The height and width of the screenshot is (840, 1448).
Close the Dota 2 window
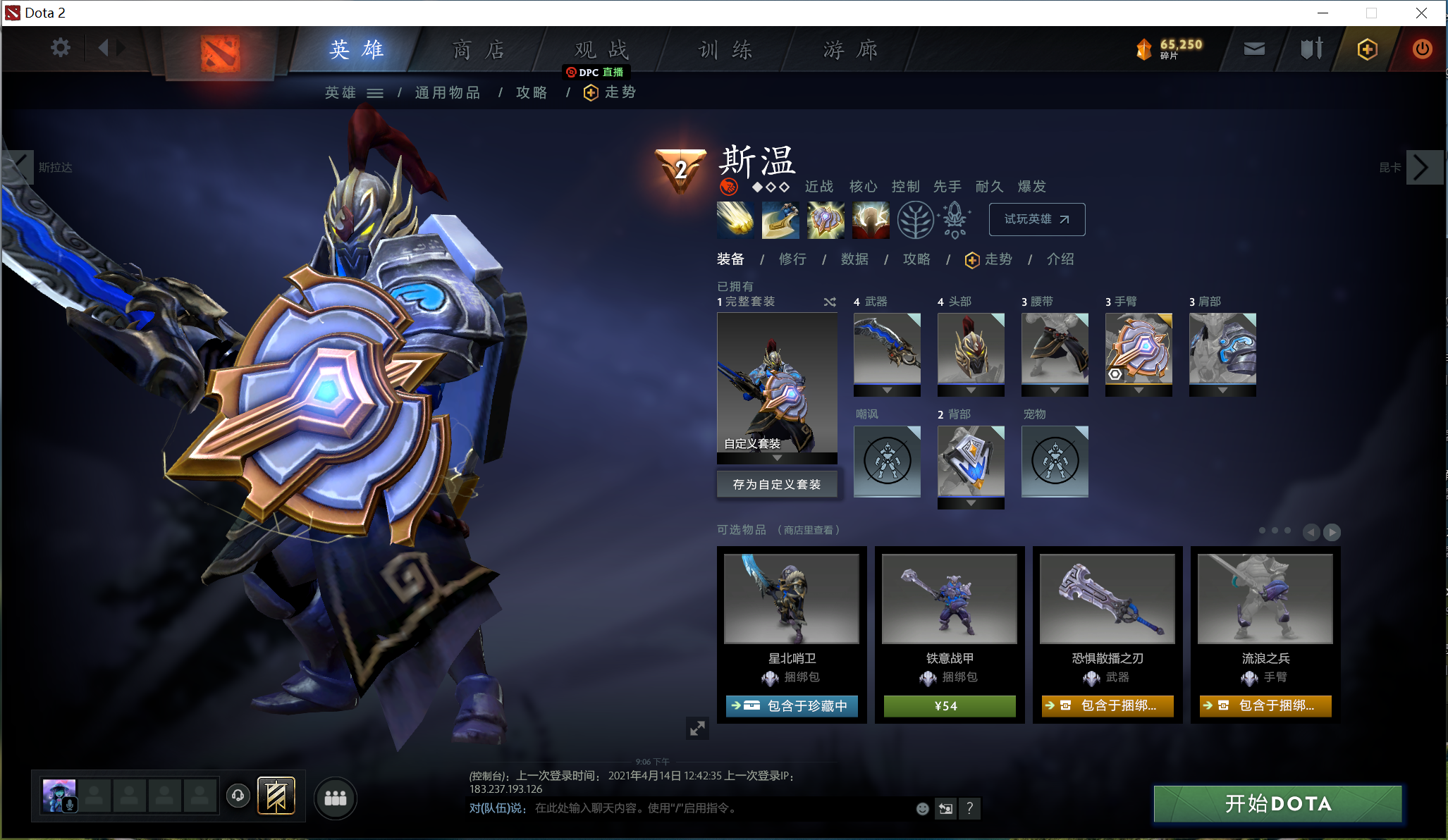[x=1421, y=13]
